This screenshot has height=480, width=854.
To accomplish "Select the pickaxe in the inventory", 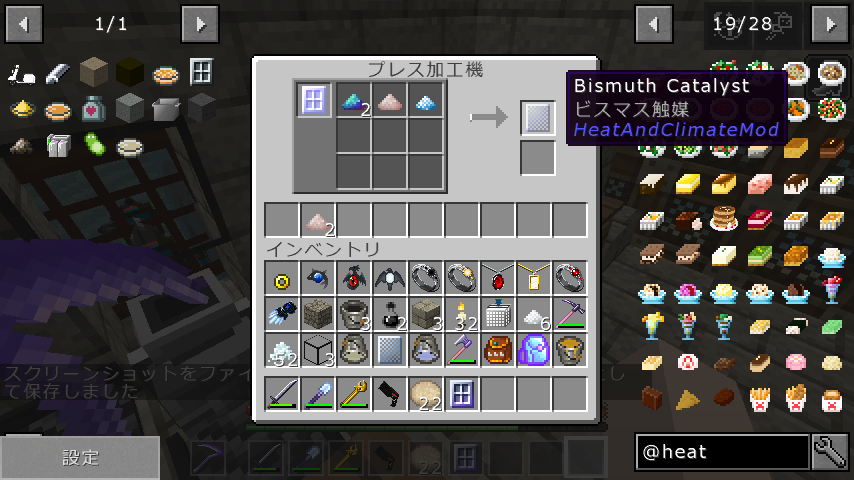I will (570, 314).
